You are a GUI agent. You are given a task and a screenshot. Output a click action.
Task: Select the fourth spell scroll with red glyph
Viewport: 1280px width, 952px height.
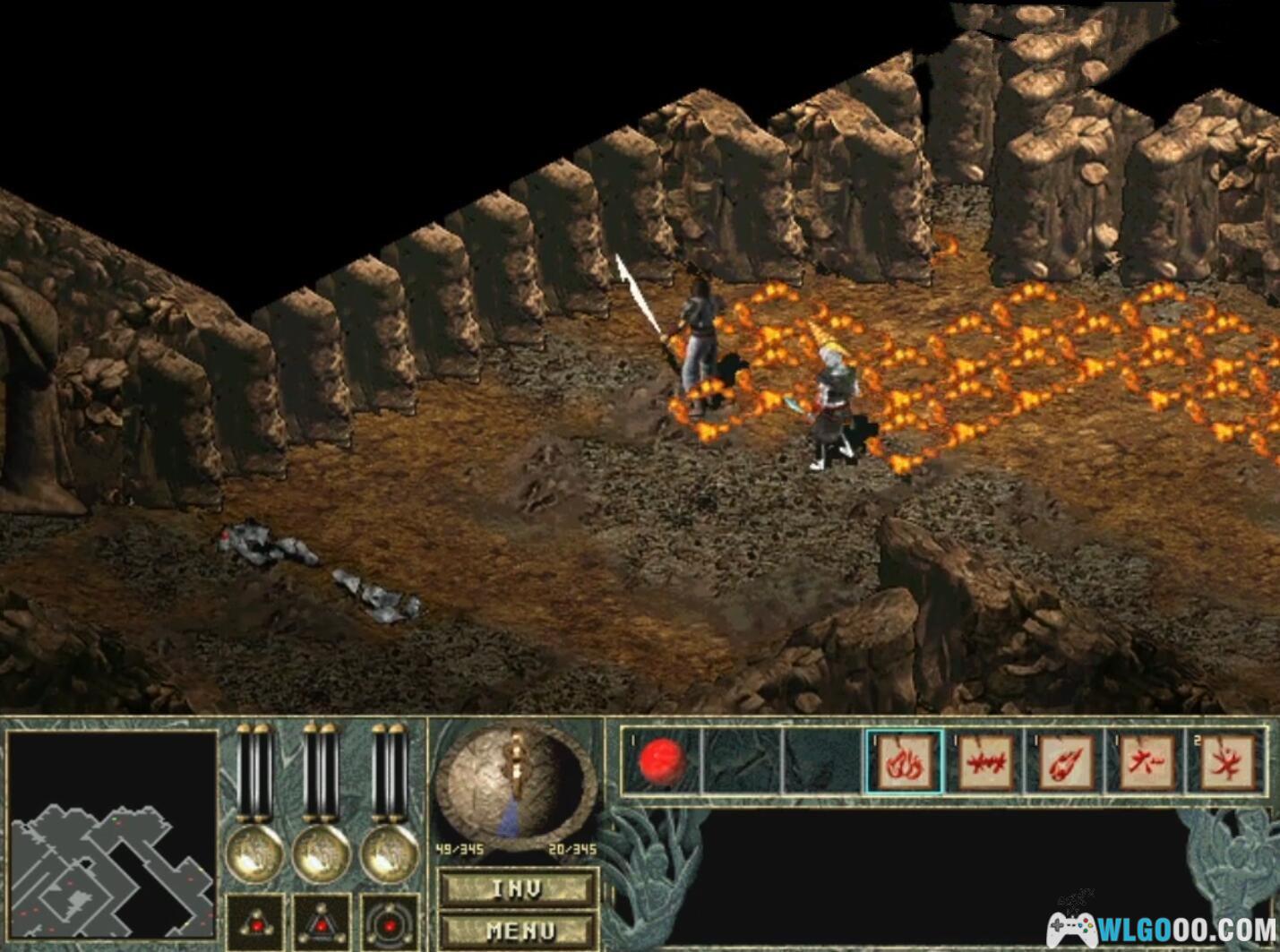pos(1146,762)
